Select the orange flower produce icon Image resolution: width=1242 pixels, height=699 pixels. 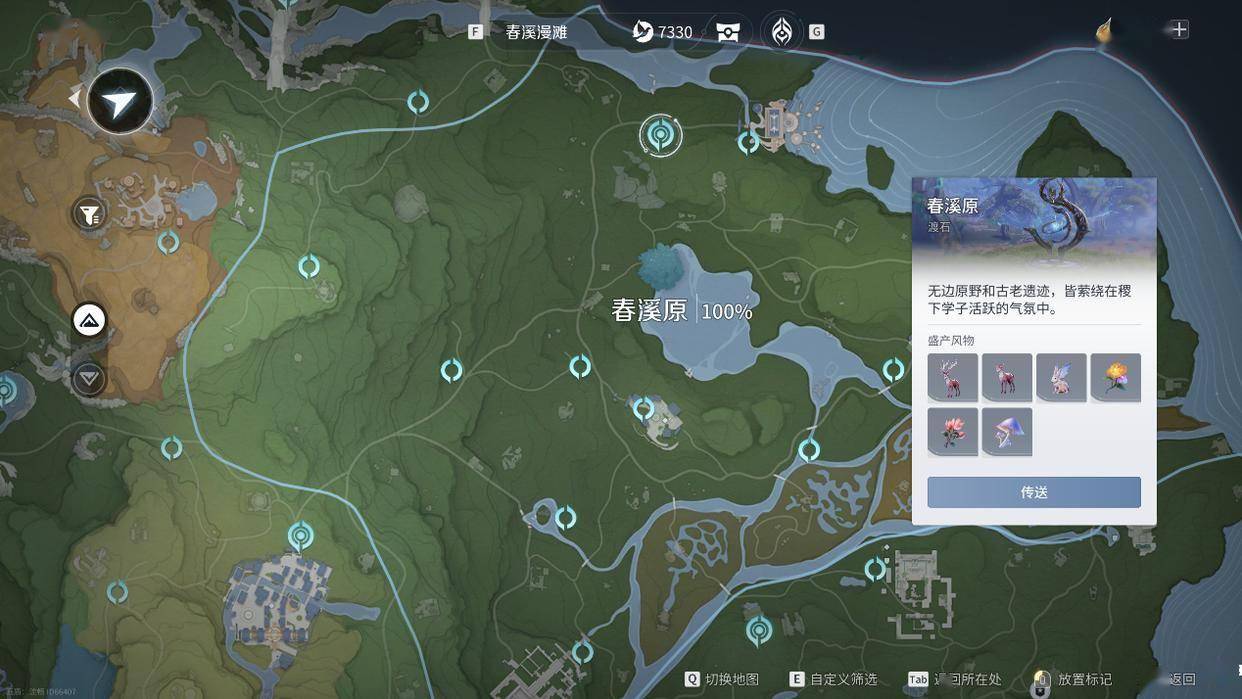(1115, 378)
